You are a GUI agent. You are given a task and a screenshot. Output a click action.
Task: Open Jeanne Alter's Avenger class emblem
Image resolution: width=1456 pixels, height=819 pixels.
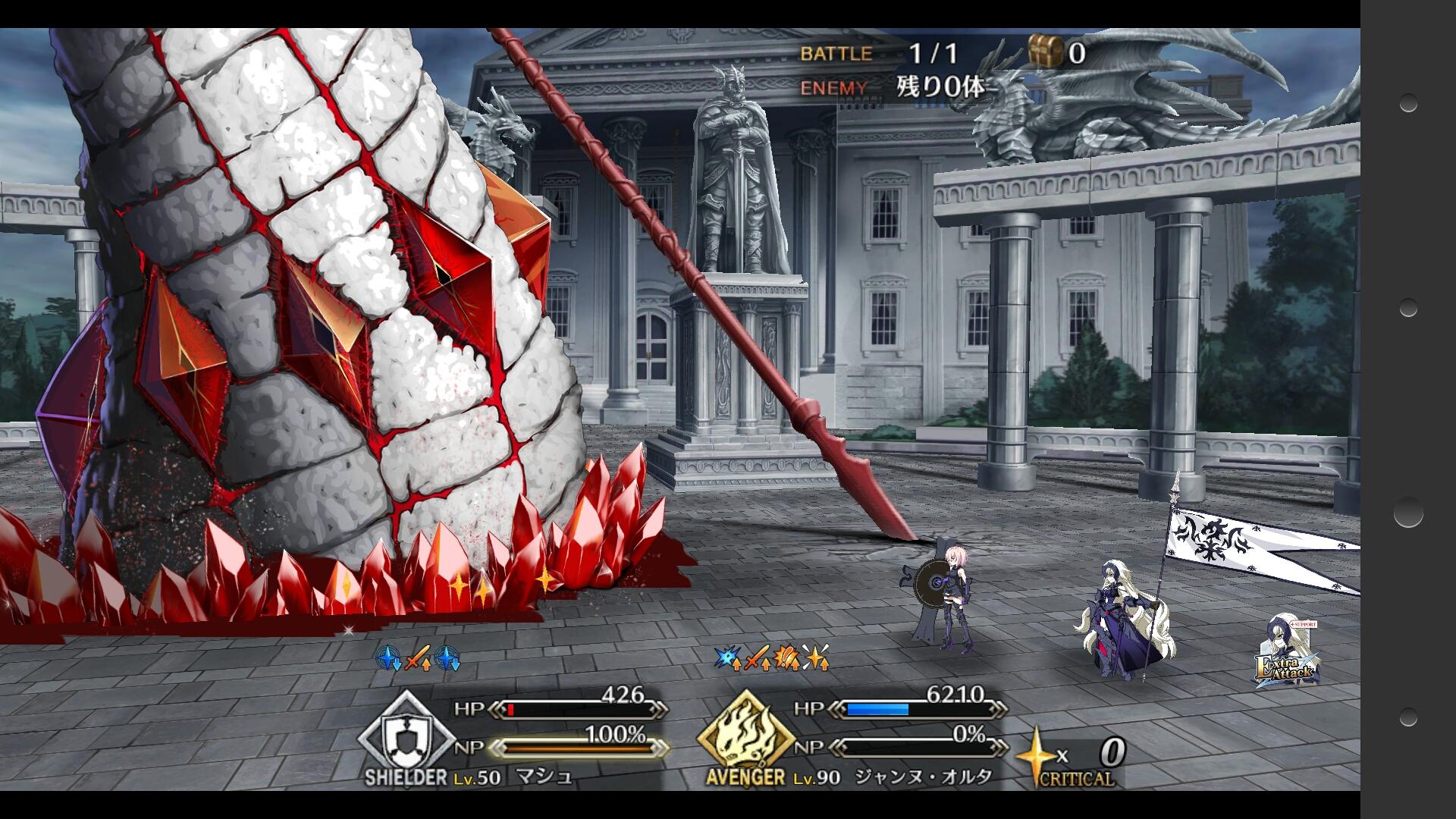pyautogui.click(x=746, y=736)
